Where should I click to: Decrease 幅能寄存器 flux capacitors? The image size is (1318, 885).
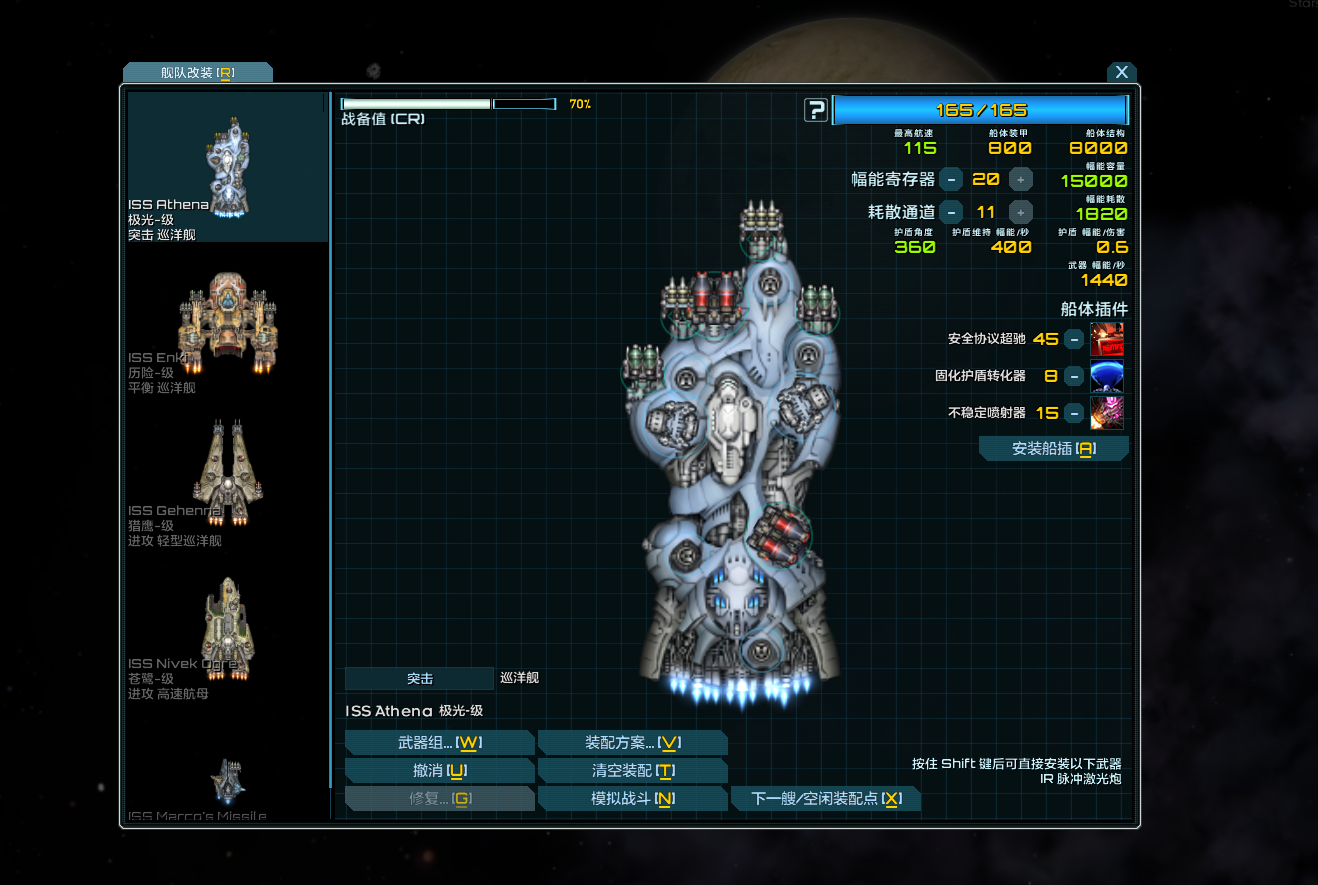951,180
